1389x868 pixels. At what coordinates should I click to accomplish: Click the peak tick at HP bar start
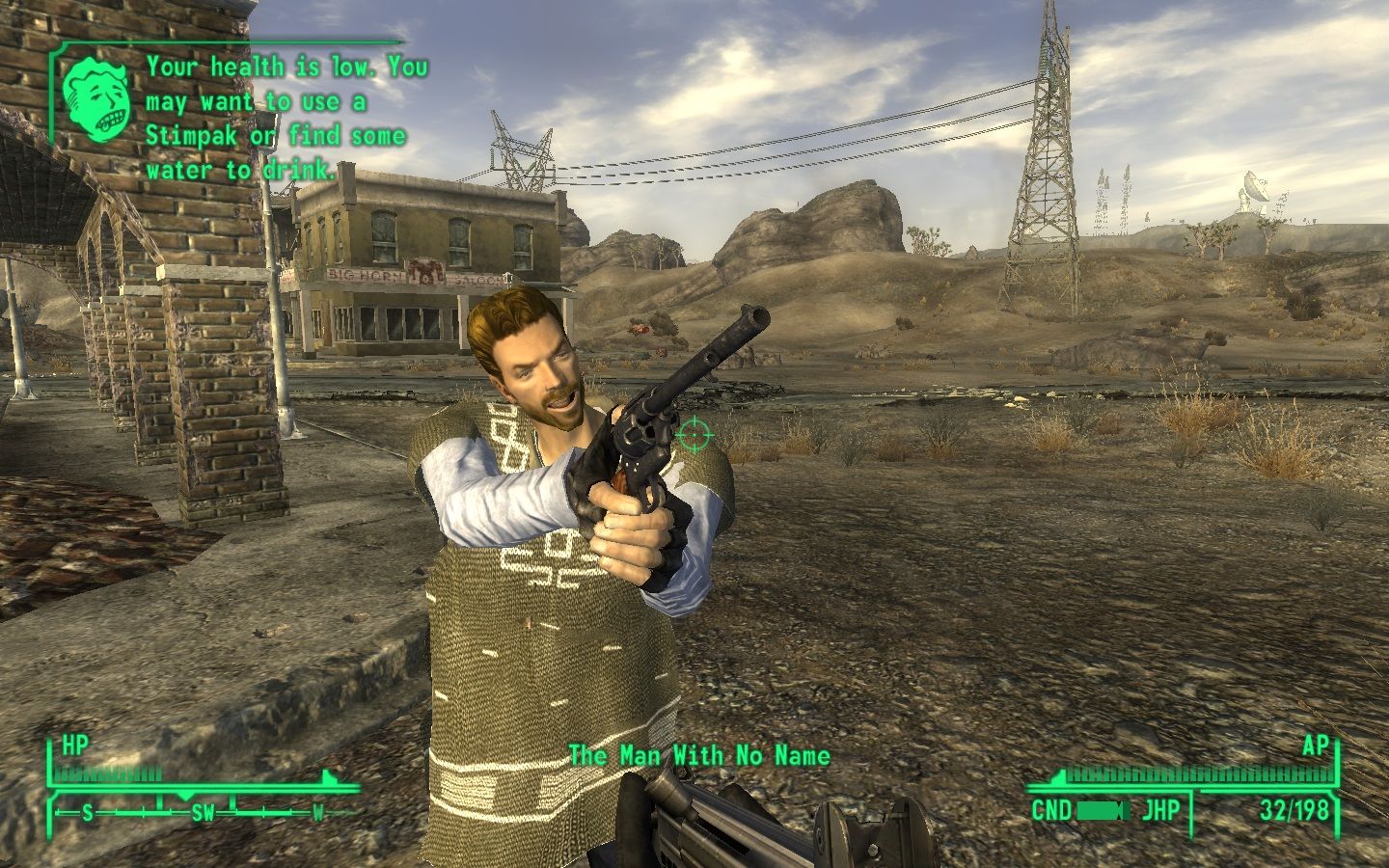[x=327, y=774]
